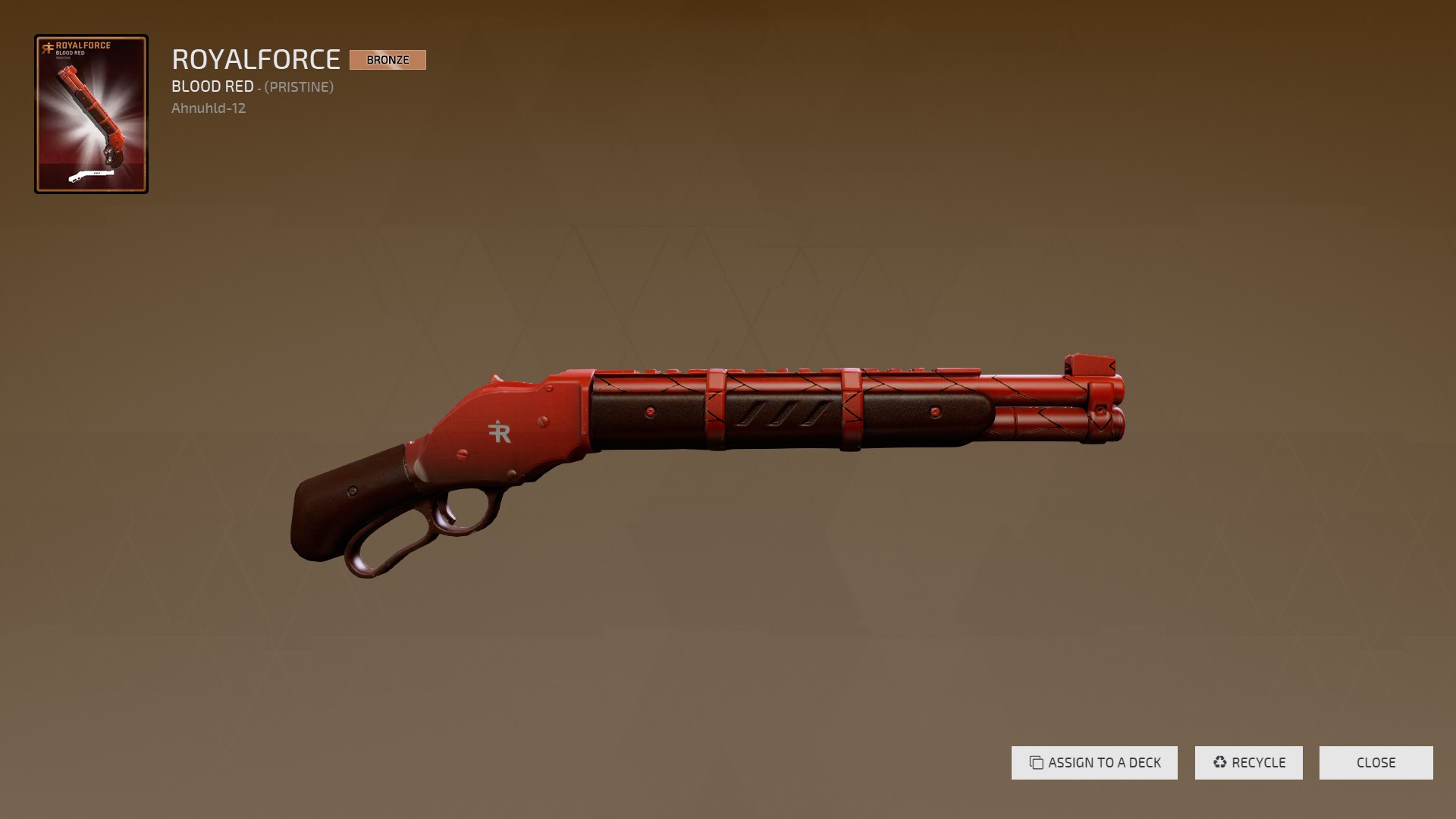Screen dimensions: 1456x819
Task: Assign this card to a deck
Action: tap(1094, 763)
